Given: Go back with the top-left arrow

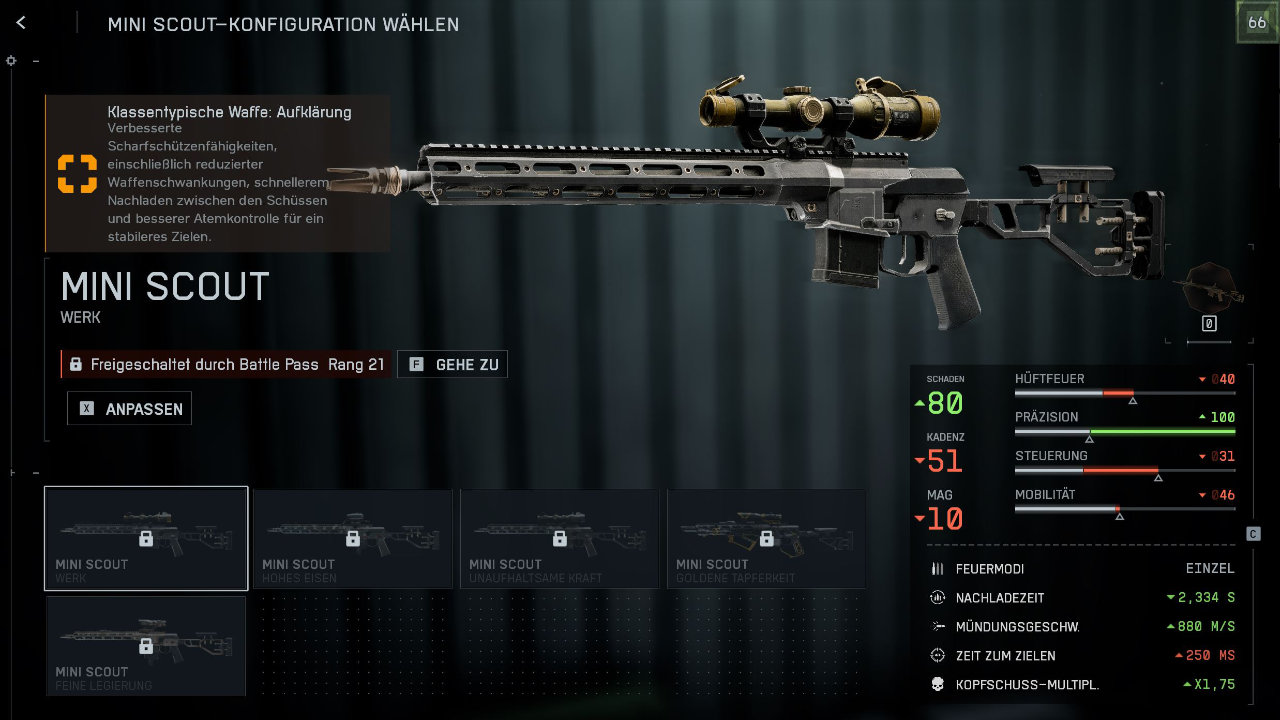Looking at the screenshot, I should pyautogui.click(x=21, y=23).
